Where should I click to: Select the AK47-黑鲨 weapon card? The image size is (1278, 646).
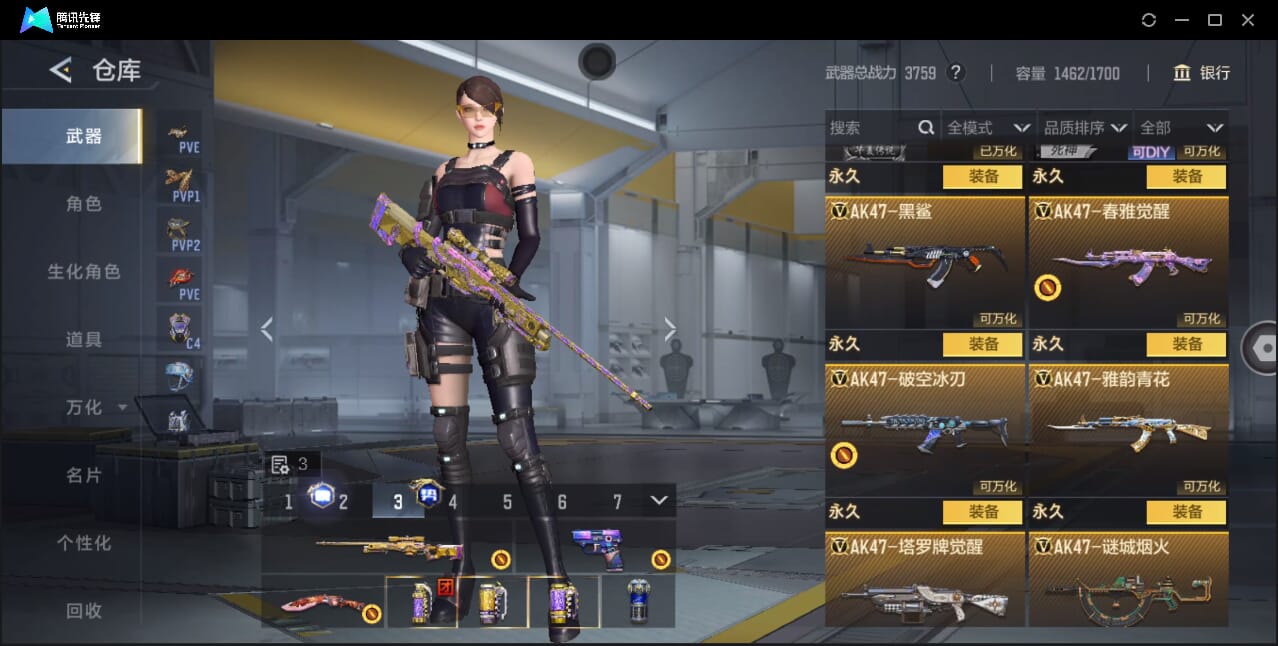[x=924, y=262]
